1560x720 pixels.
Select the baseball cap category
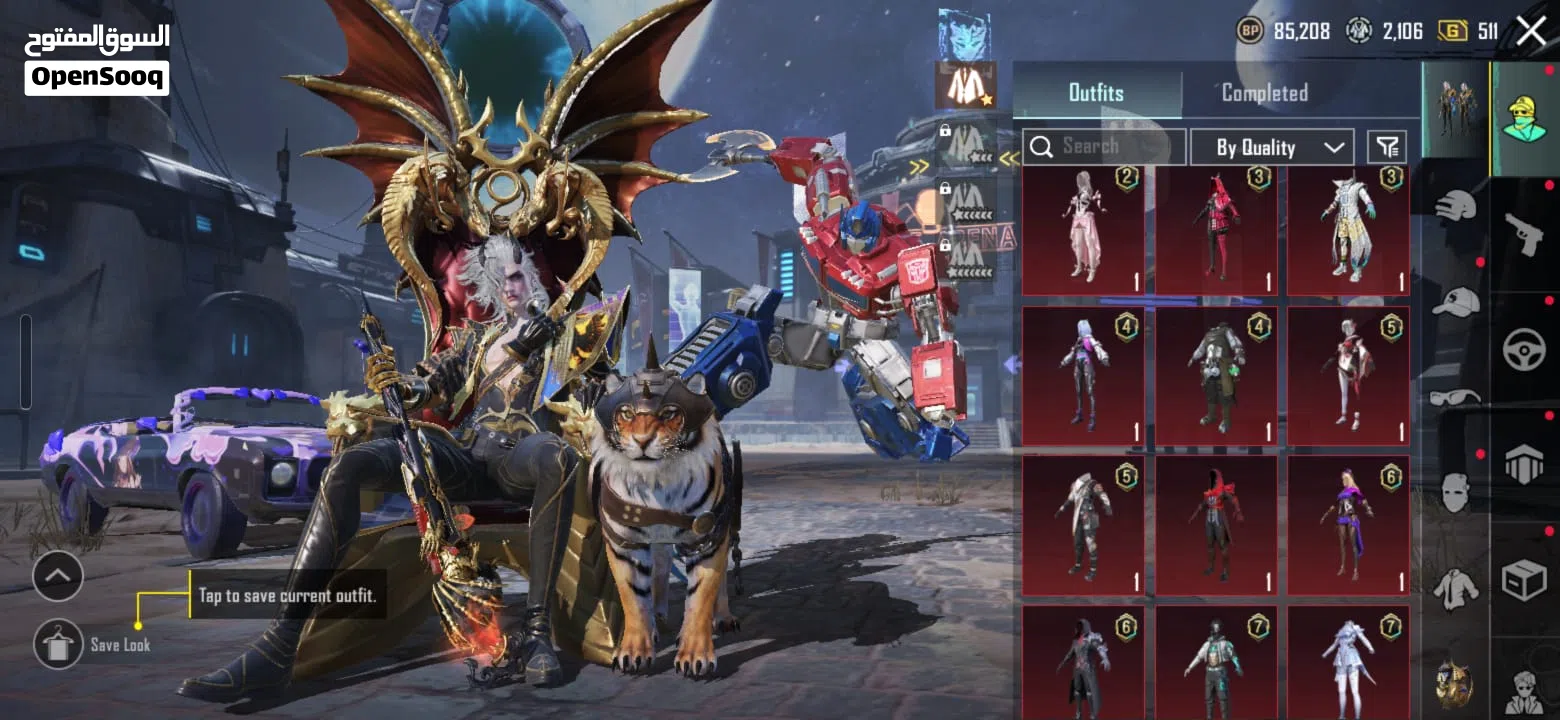[1456, 300]
